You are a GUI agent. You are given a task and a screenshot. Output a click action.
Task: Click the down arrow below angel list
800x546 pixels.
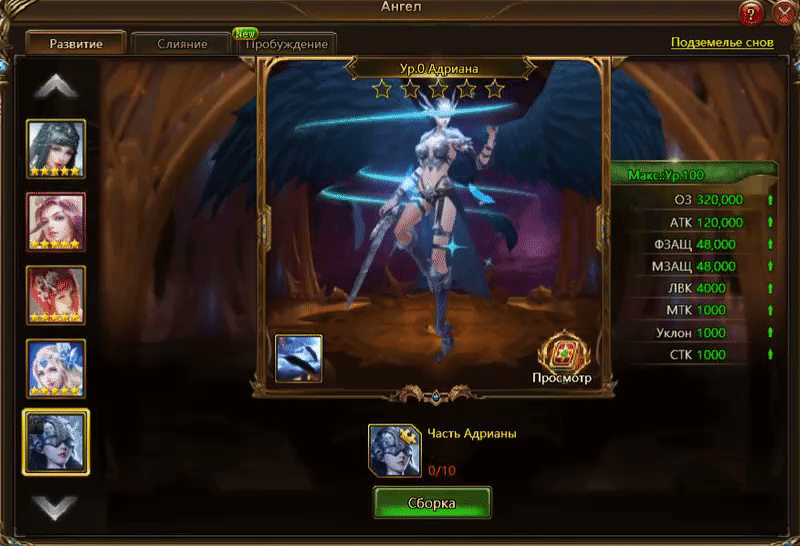point(56,505)
